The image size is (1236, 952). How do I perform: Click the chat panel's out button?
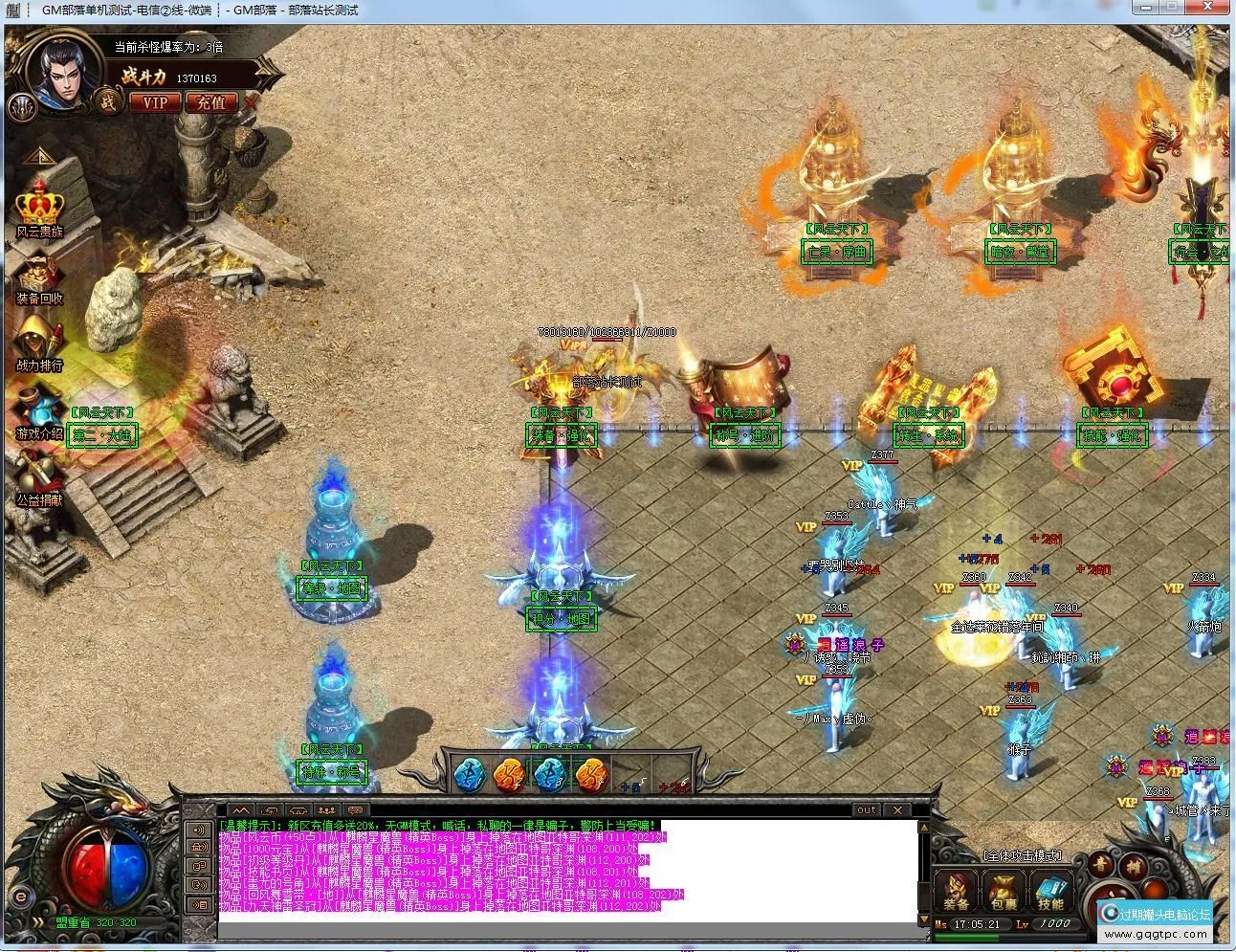(866, 810)
